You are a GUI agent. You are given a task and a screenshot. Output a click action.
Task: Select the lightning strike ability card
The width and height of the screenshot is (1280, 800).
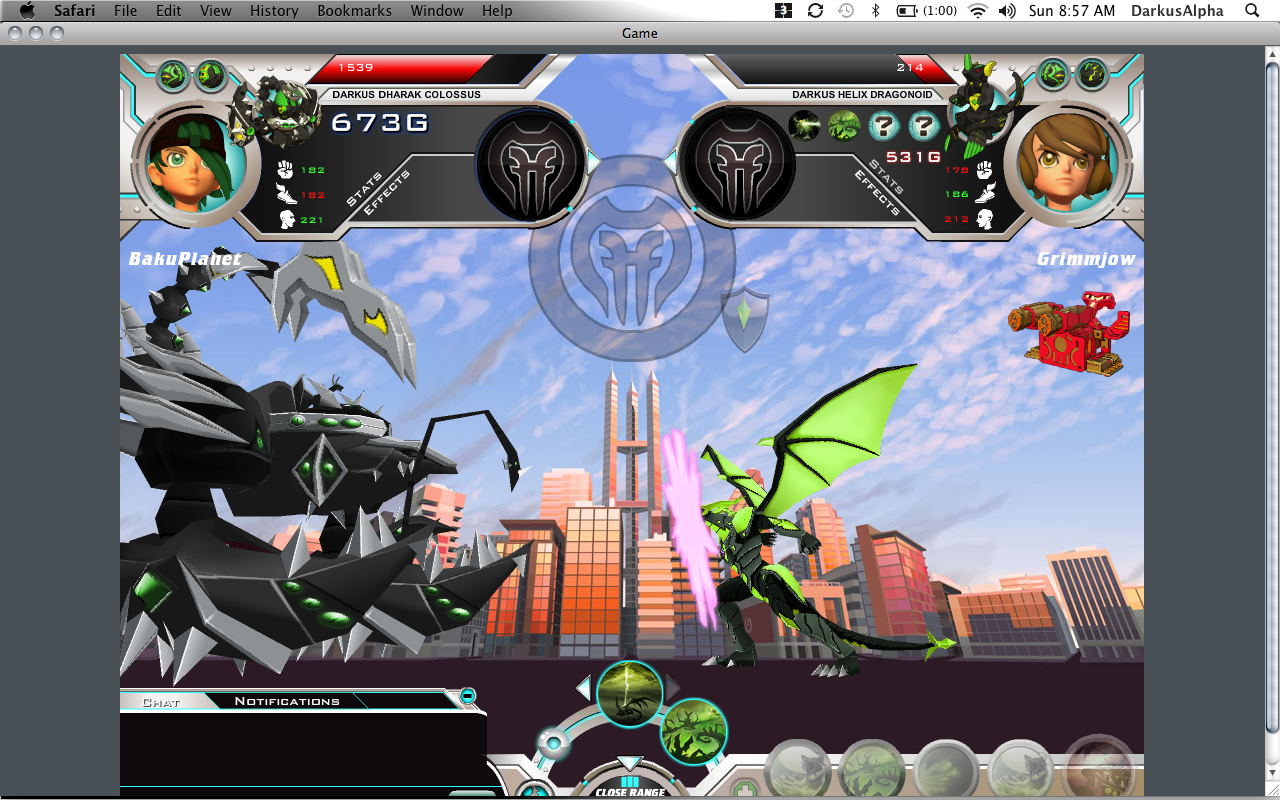click(x=629, y=694)
